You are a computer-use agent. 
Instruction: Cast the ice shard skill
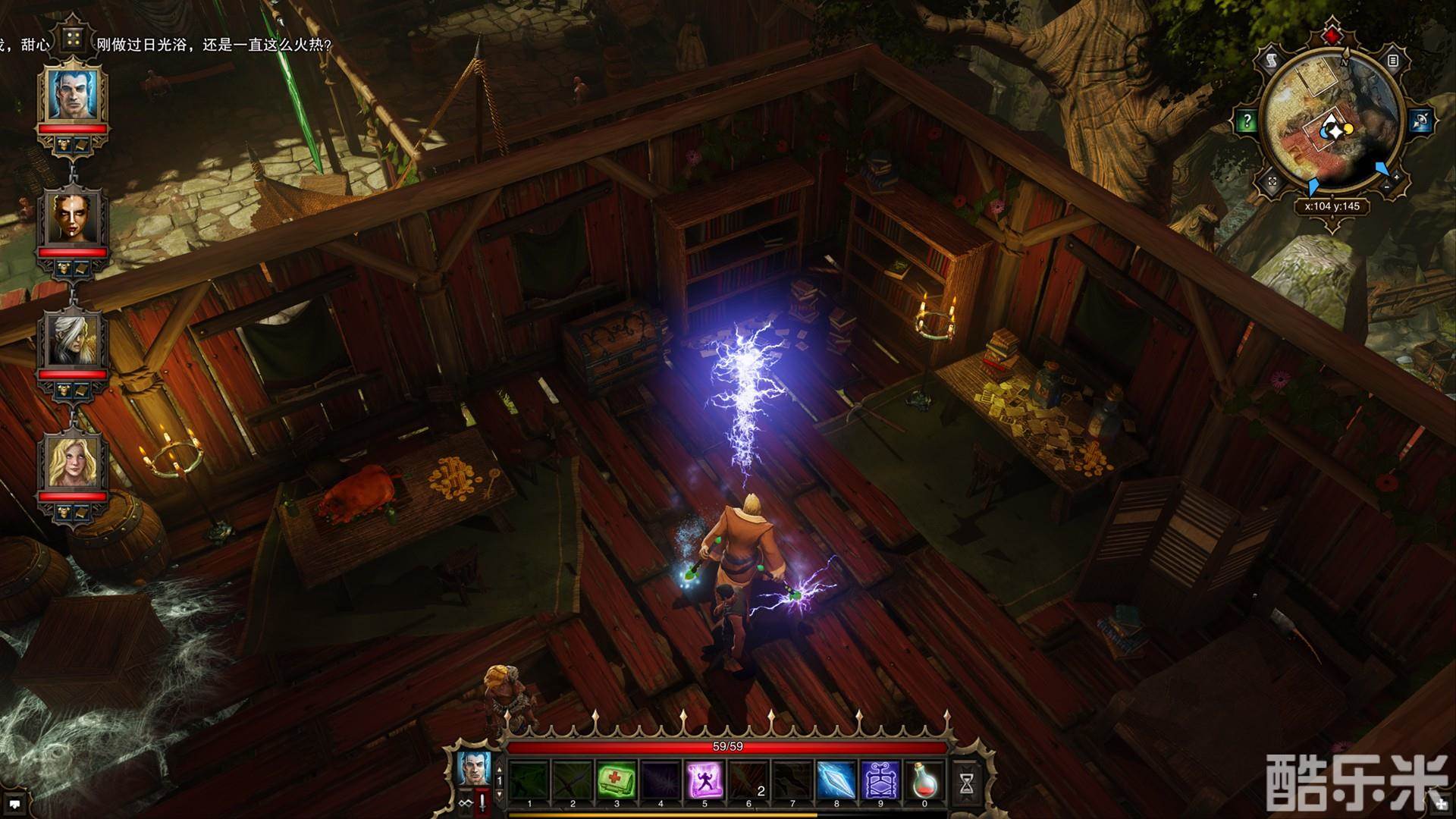836,779
